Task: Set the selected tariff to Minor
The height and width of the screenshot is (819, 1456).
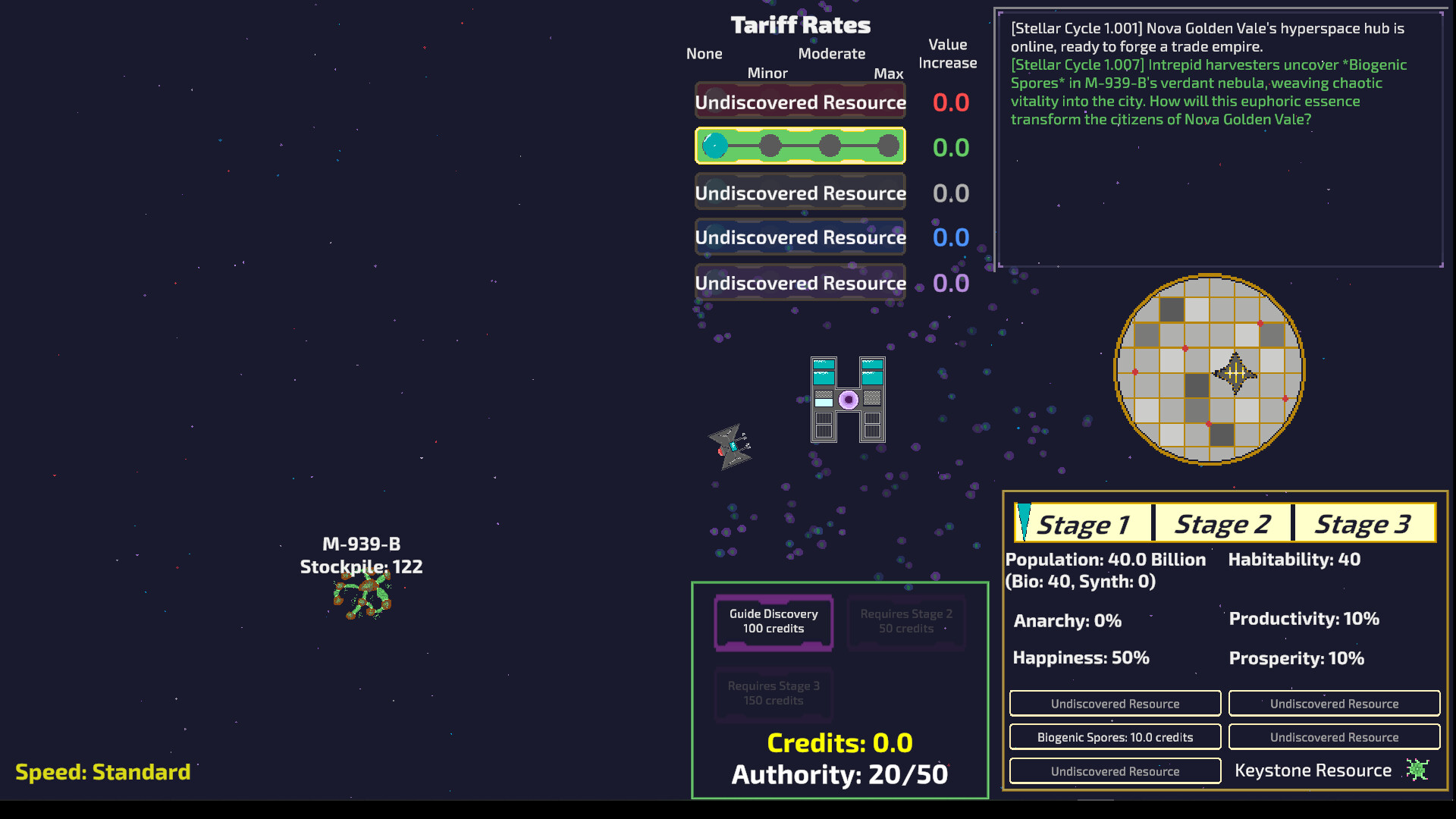Action: point(771,146)
